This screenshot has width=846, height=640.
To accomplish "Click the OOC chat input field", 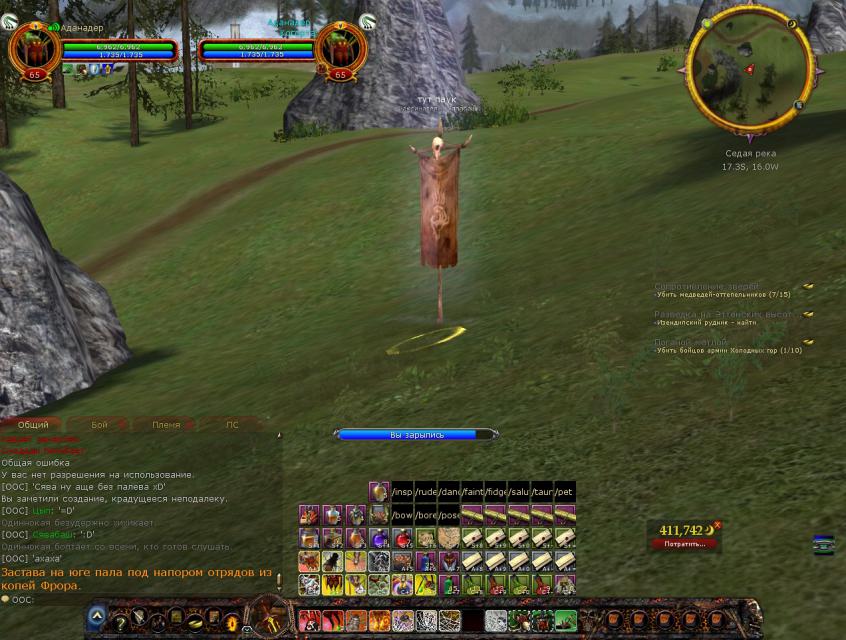I will (x=140, y=600).
